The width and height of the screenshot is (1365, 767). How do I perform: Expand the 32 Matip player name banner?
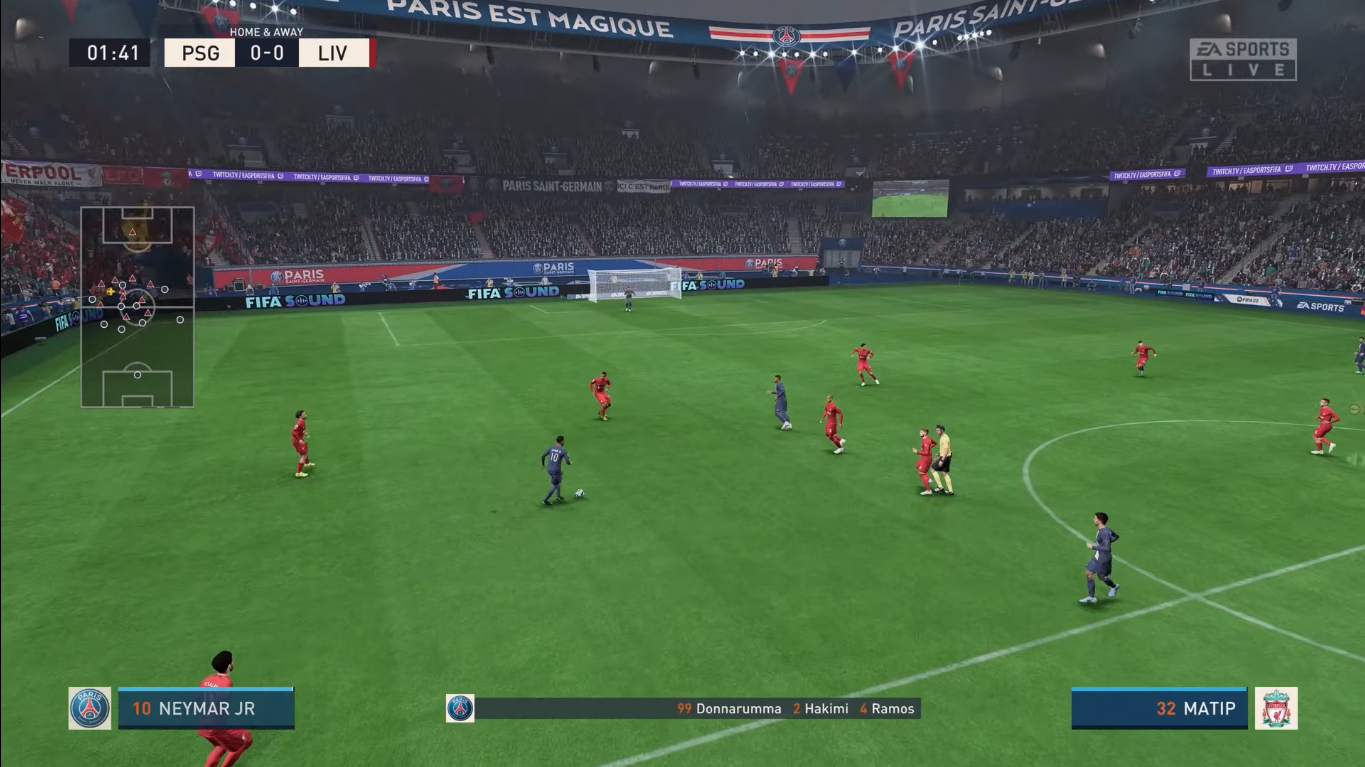click(1160, 708)
